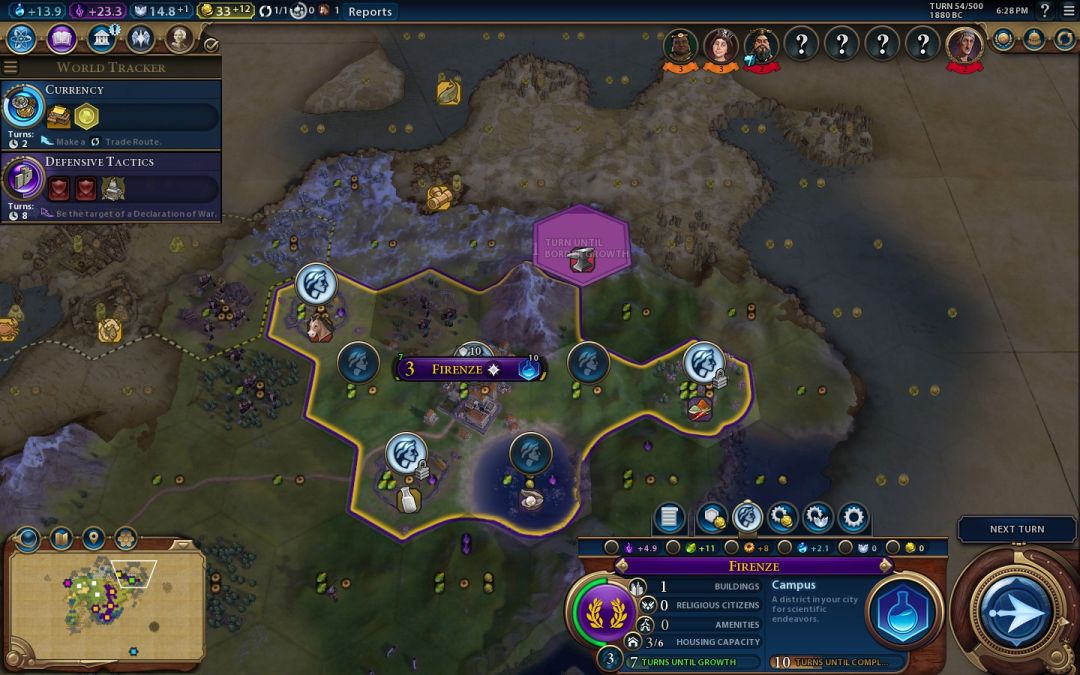Open the Technology tree
The image size is (1080, 675).
point(22,39)
